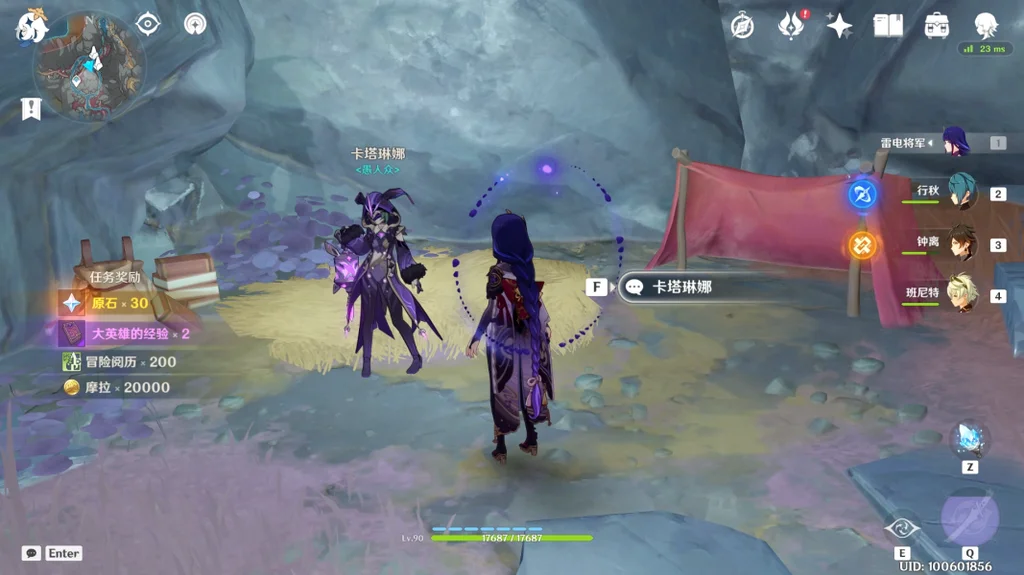Select active character 雷电将军
1024x575 pixels.
(955, 142)
